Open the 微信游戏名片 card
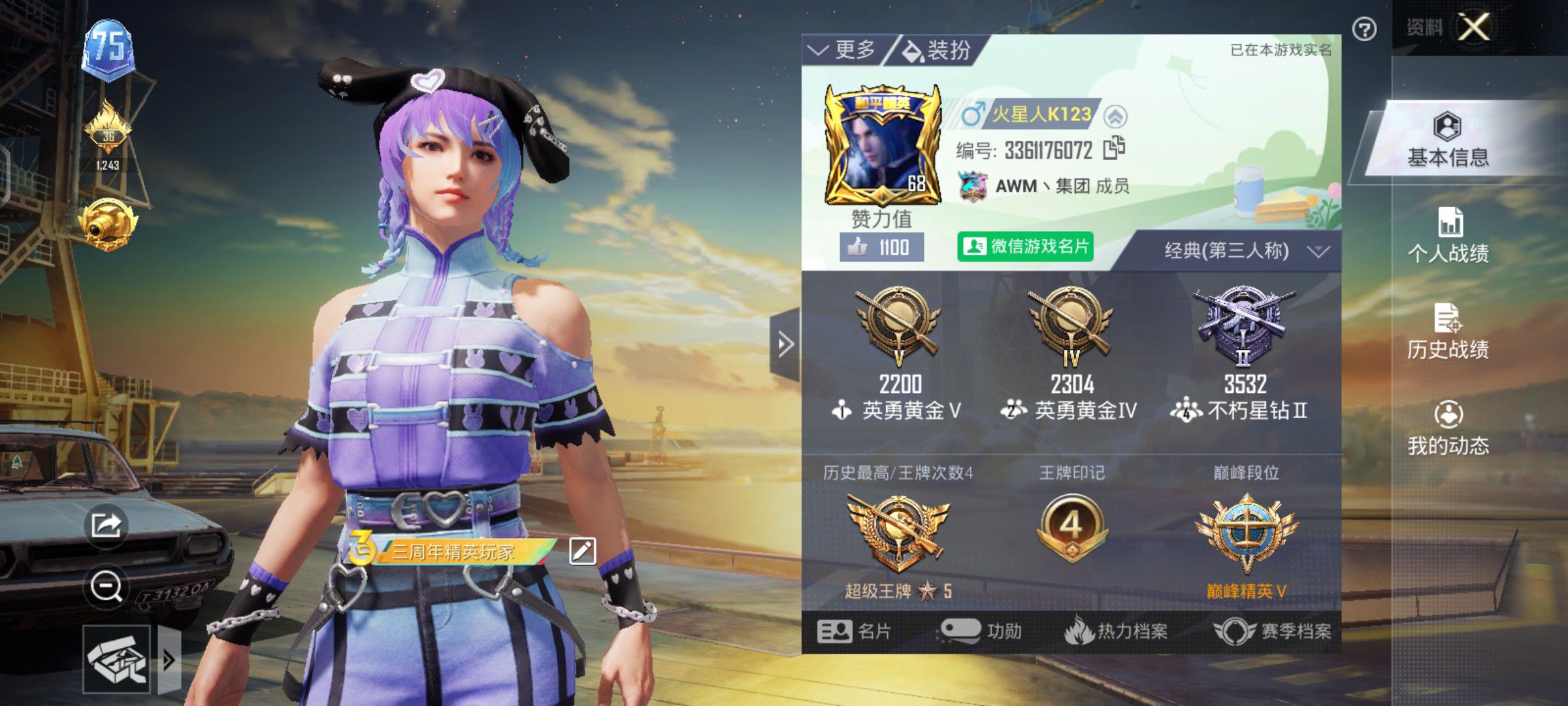 click(1024, 246)
